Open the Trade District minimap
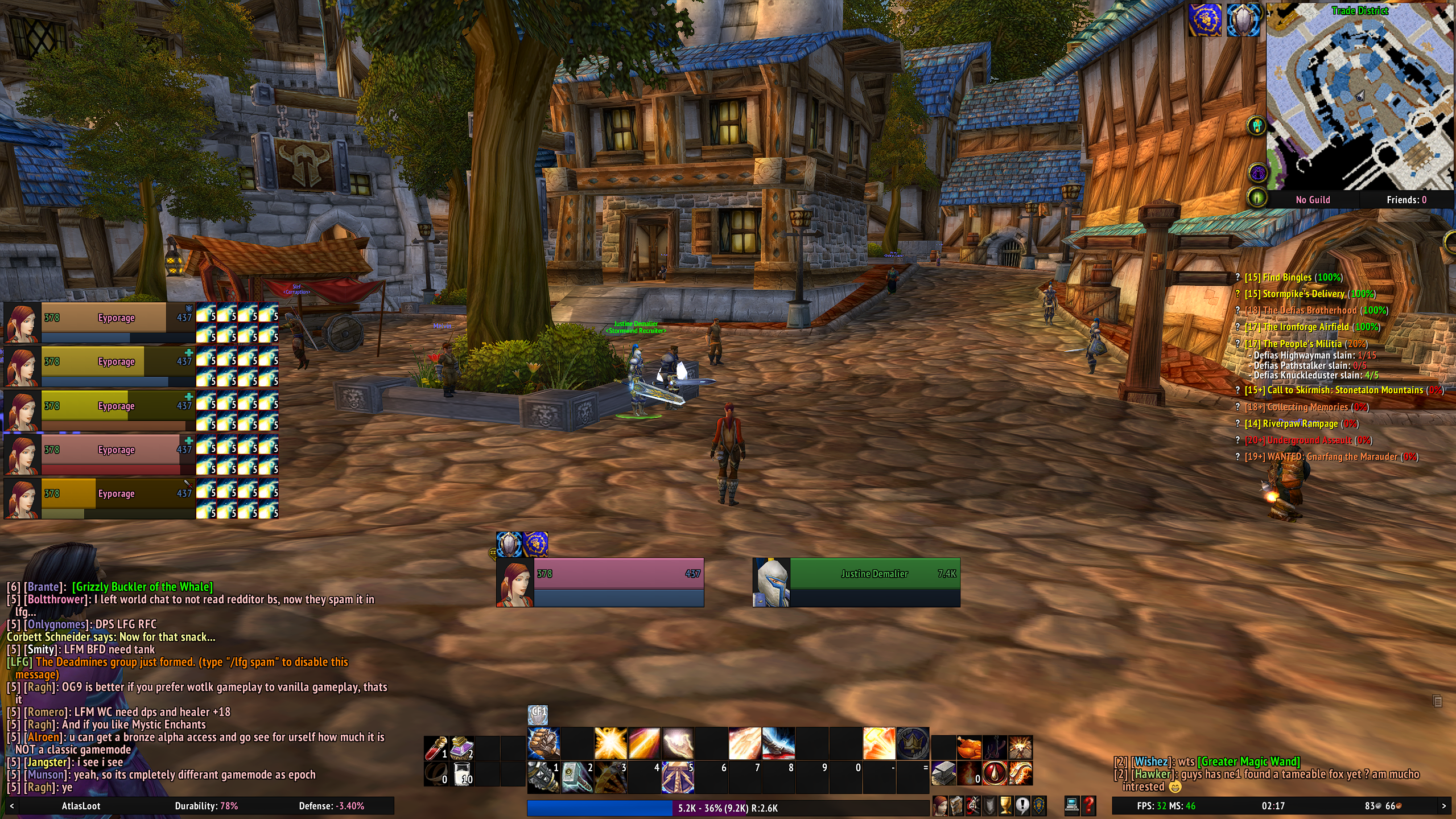This screenshot has height=819, width=1456. tap(1360, 97)
